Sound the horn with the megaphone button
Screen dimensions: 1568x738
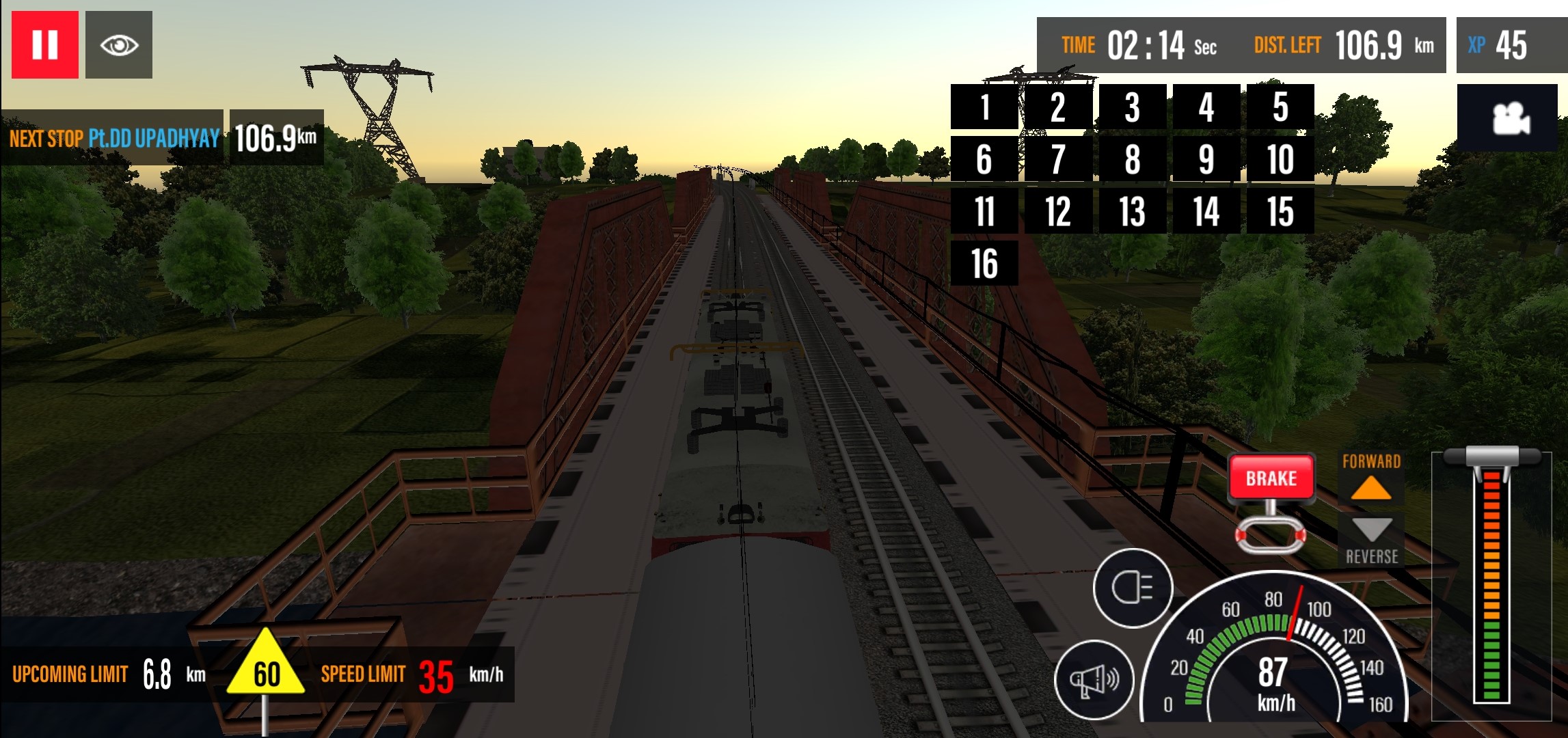(x=1094, y=679)
